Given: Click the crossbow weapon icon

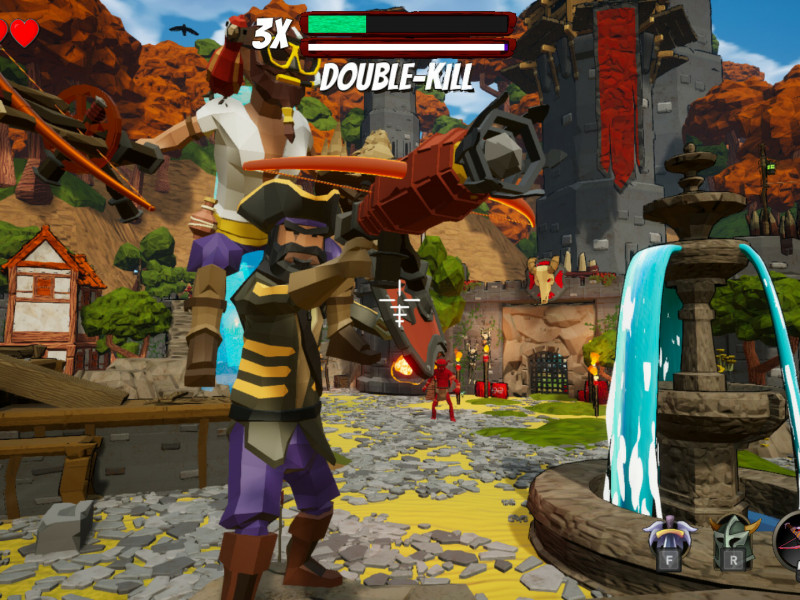Looking at the screenshot, I should (x=790, y=541).
